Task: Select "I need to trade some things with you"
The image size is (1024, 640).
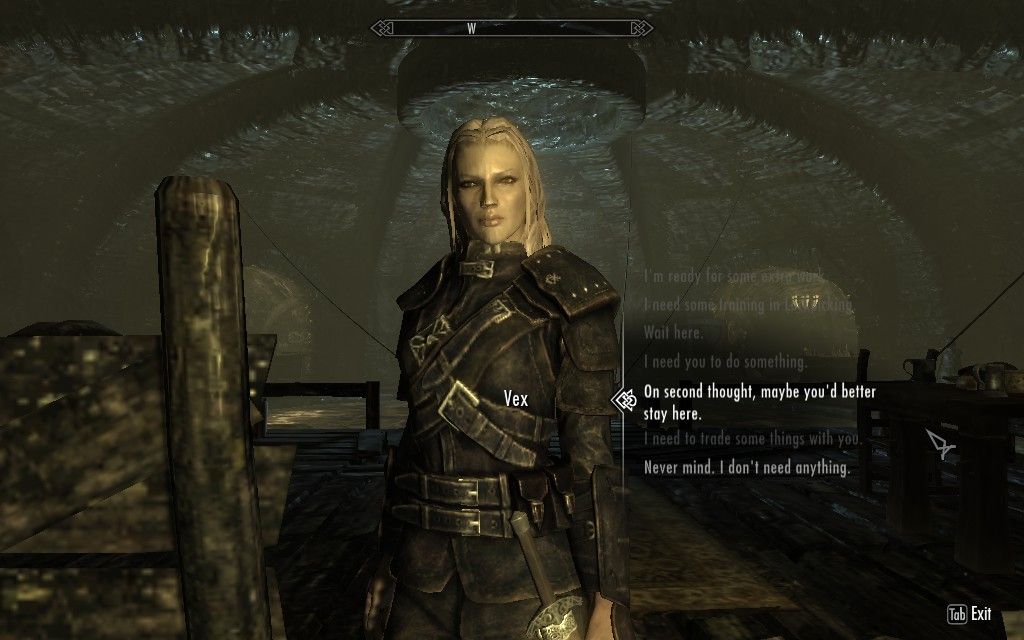Action: point(752,439)
